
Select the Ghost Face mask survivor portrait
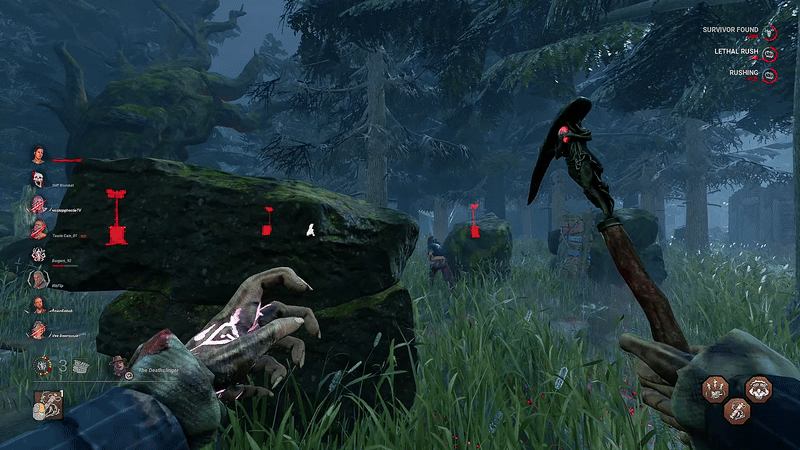(38, 180)
